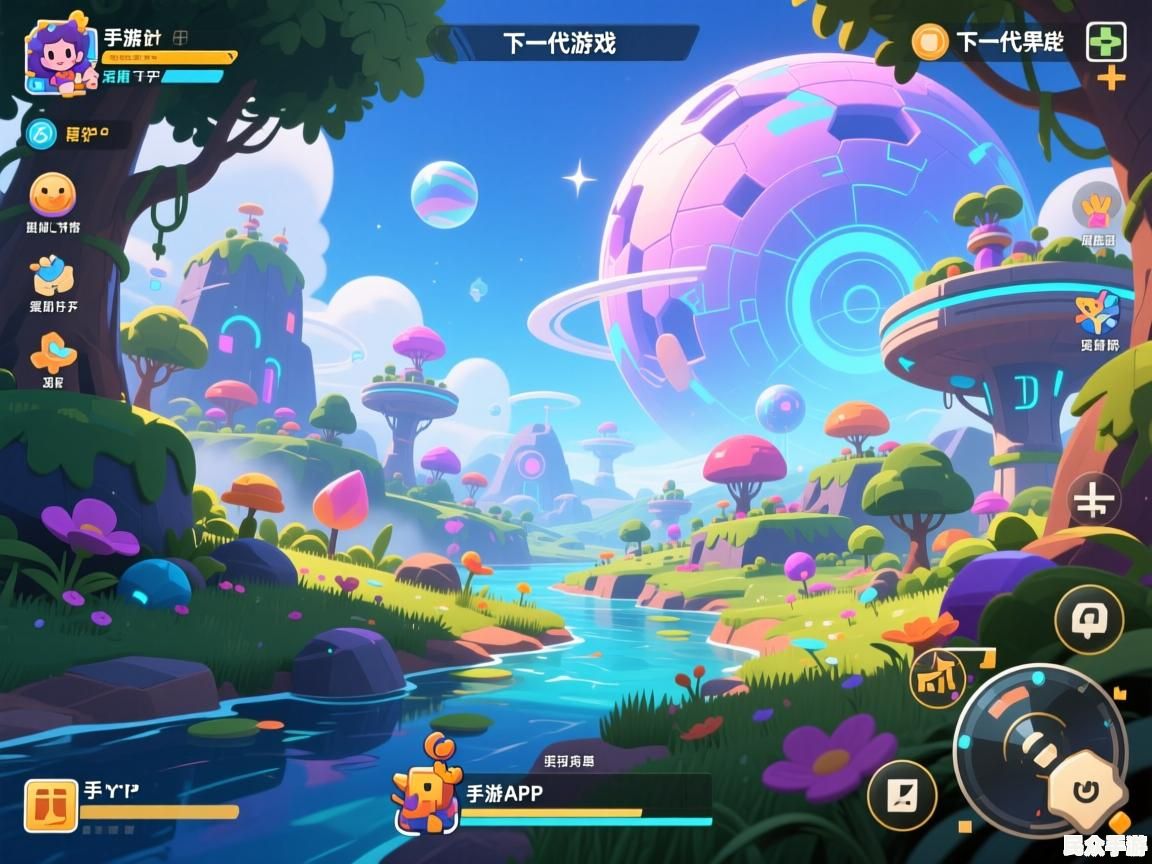
Task: Activate the orange glyph skill button
Action: (x=938, y=679)
